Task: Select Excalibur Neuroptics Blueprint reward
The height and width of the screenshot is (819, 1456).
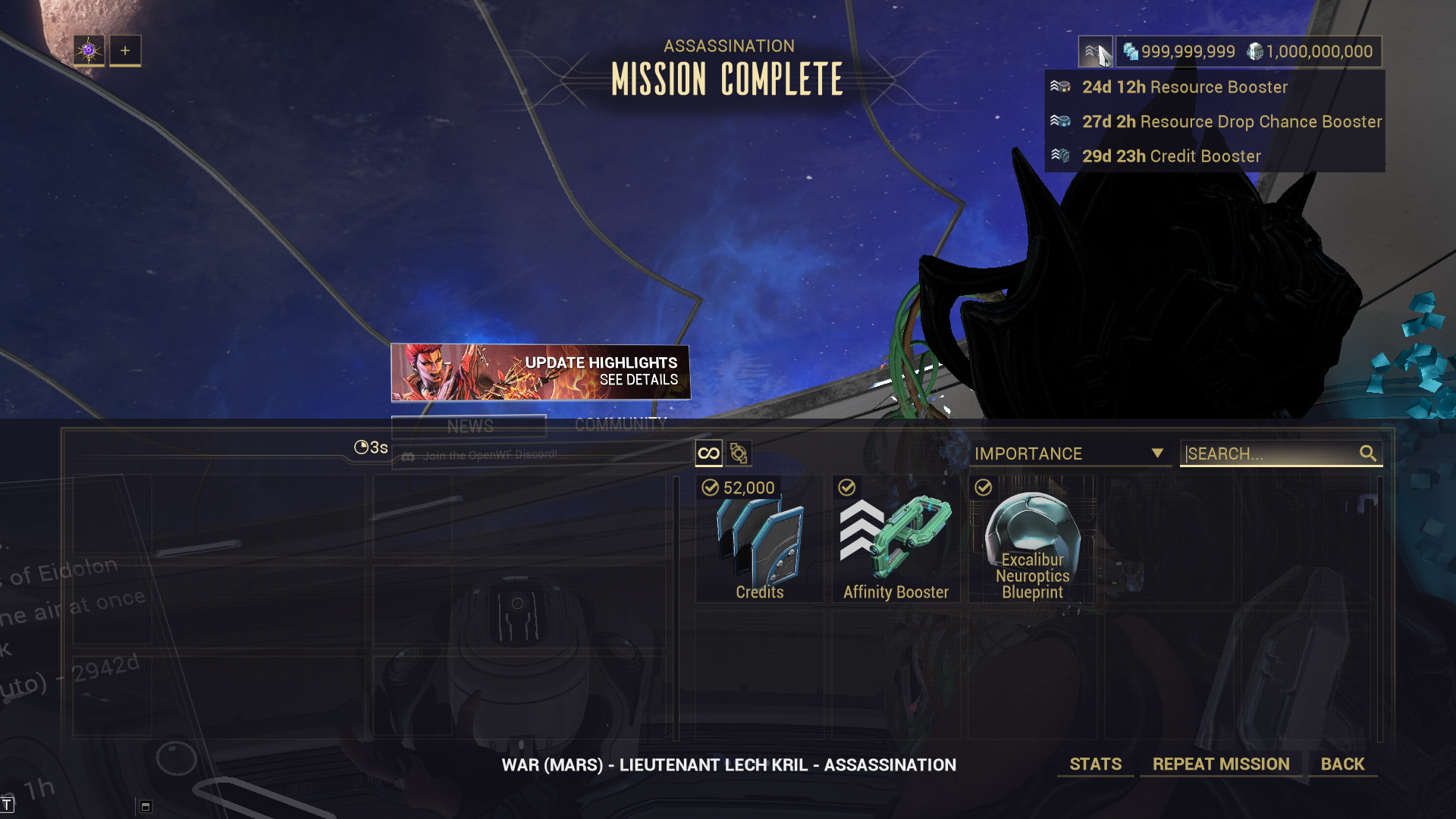Action: point(1032,539)
